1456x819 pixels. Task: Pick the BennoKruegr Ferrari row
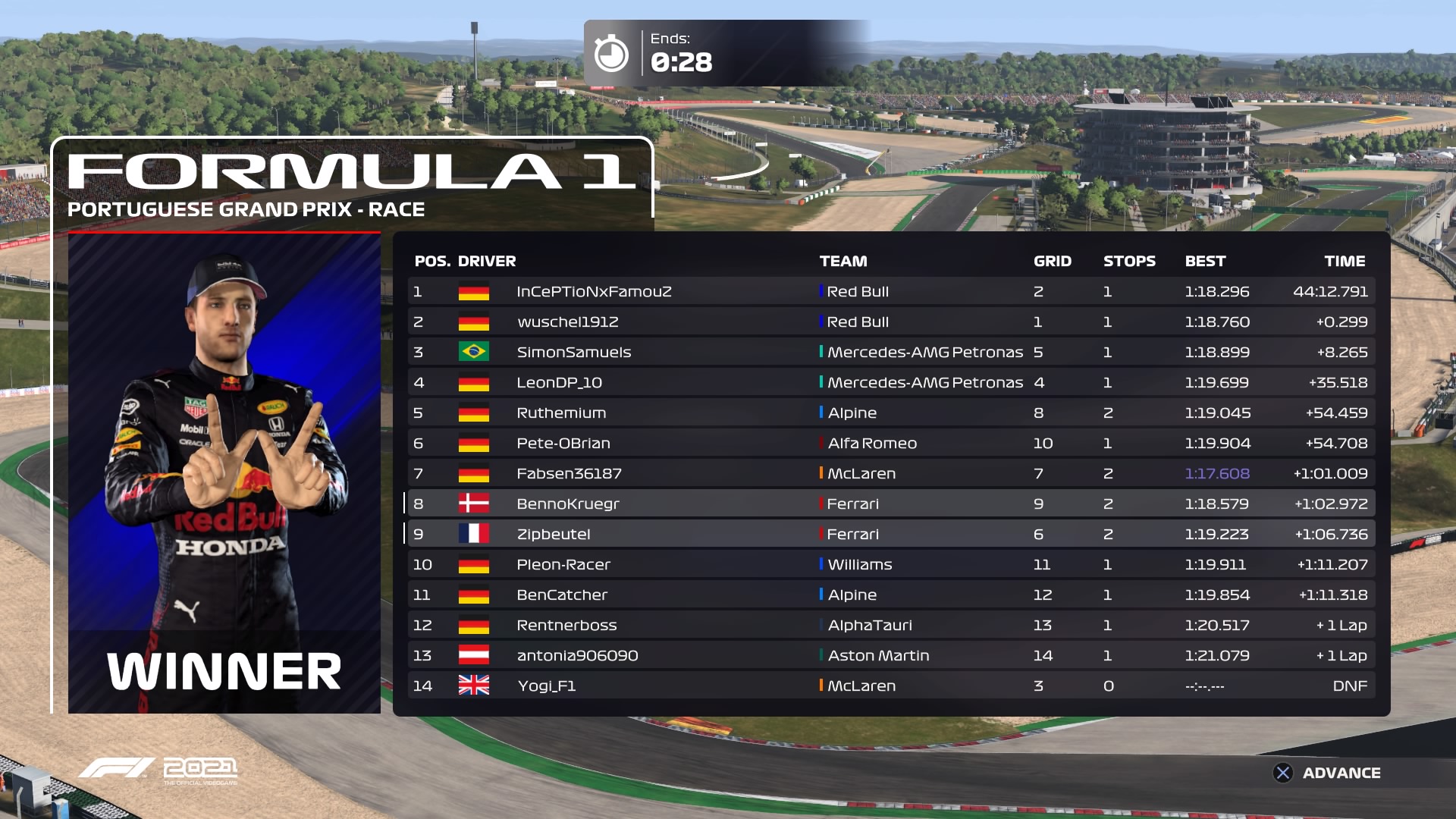tap(891, 504)
